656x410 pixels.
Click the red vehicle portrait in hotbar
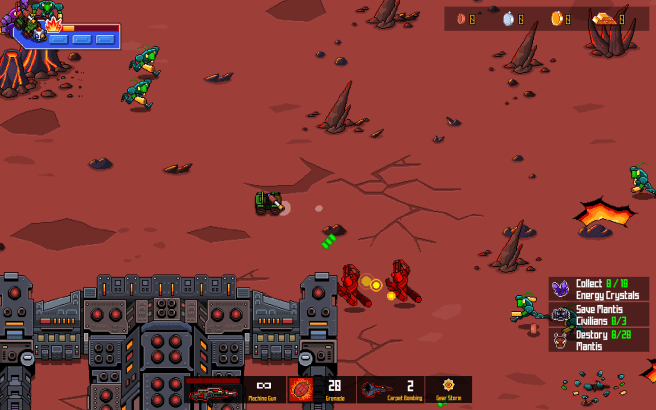(213, 390)
